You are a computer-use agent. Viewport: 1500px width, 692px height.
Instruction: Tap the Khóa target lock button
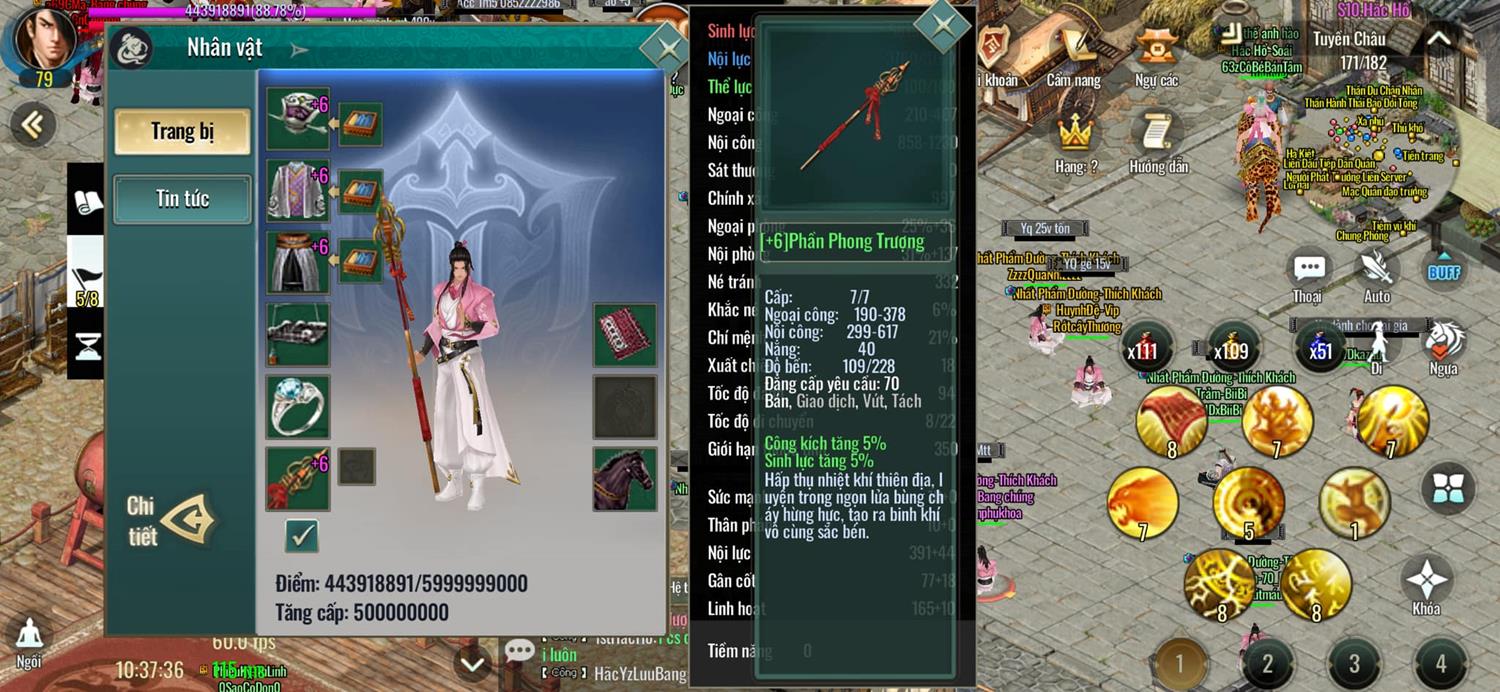[1427, 585]
